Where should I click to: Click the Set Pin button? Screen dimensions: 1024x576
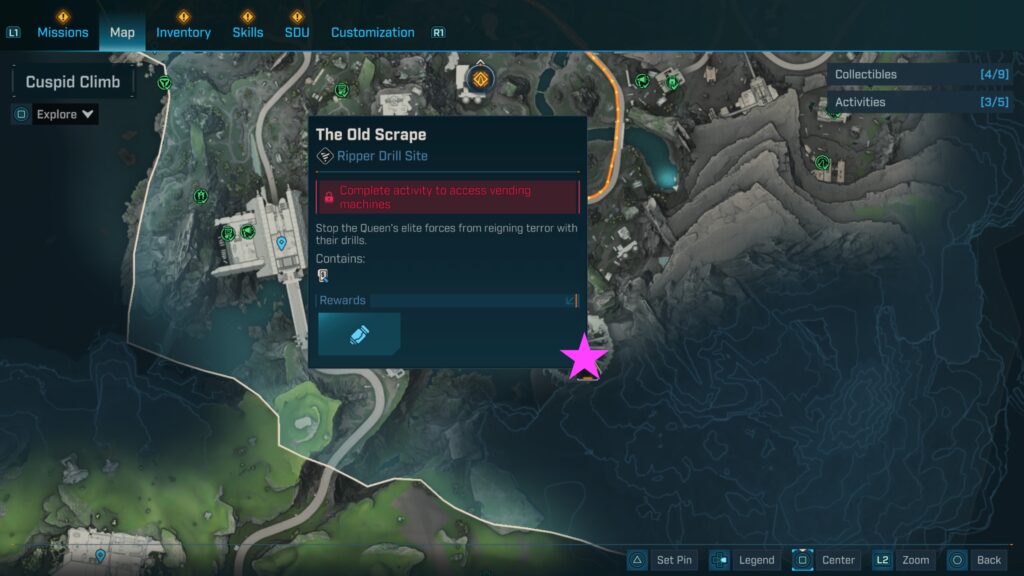662,560
